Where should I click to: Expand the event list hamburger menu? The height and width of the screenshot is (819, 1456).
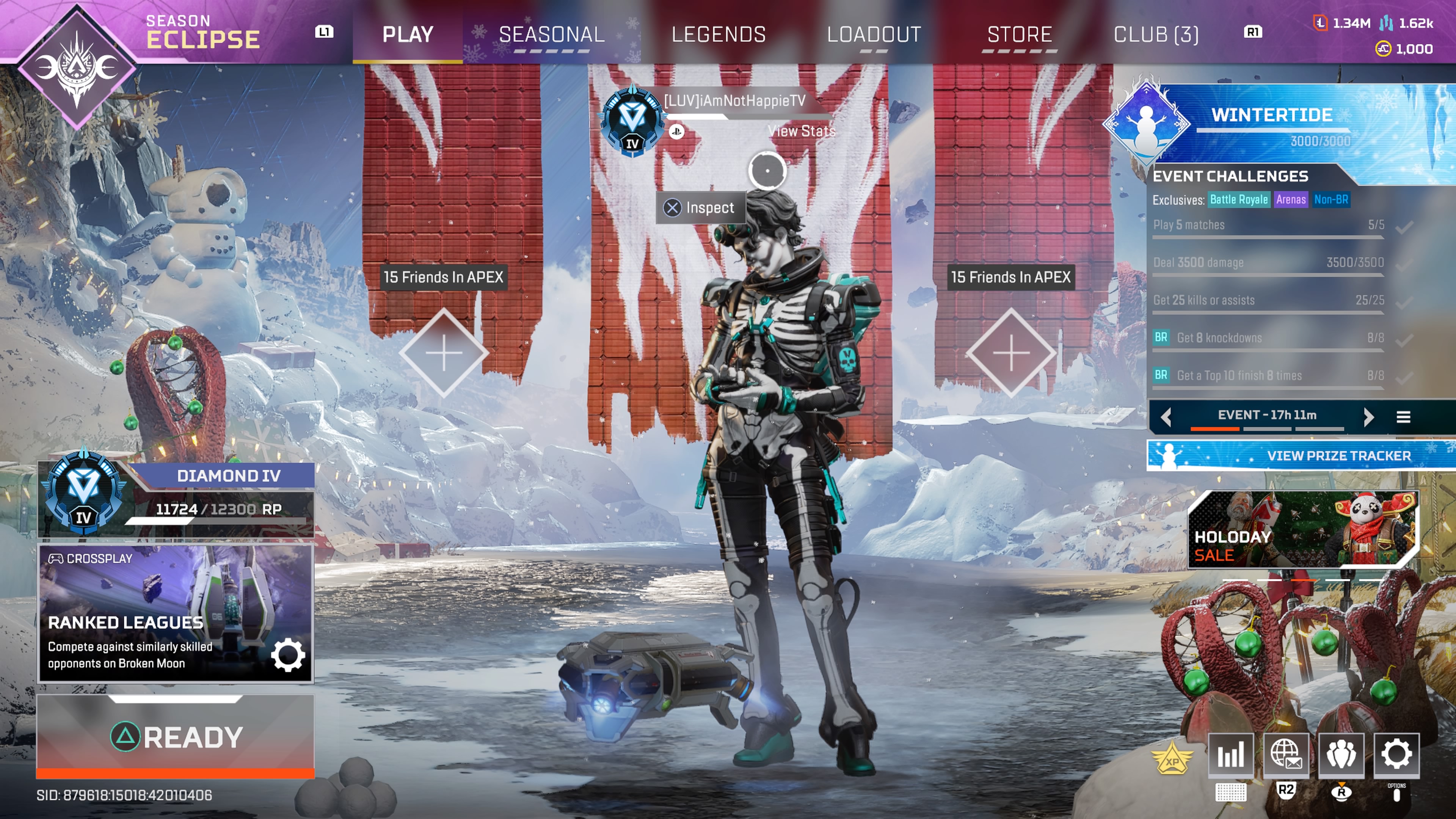tap(1404, 417)
